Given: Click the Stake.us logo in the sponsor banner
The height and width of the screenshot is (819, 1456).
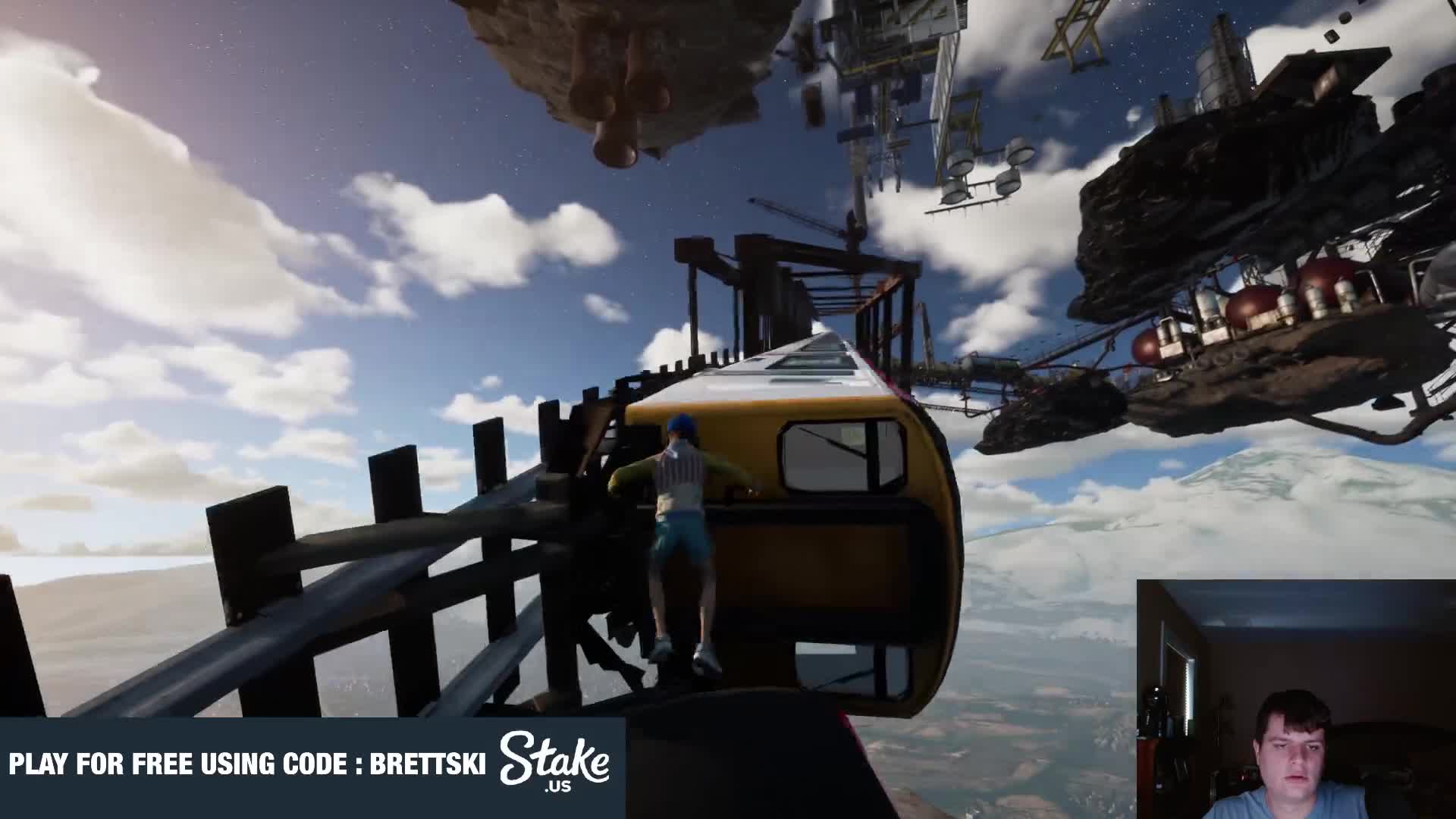Looking at the screenshot, I should coord(554,761).
